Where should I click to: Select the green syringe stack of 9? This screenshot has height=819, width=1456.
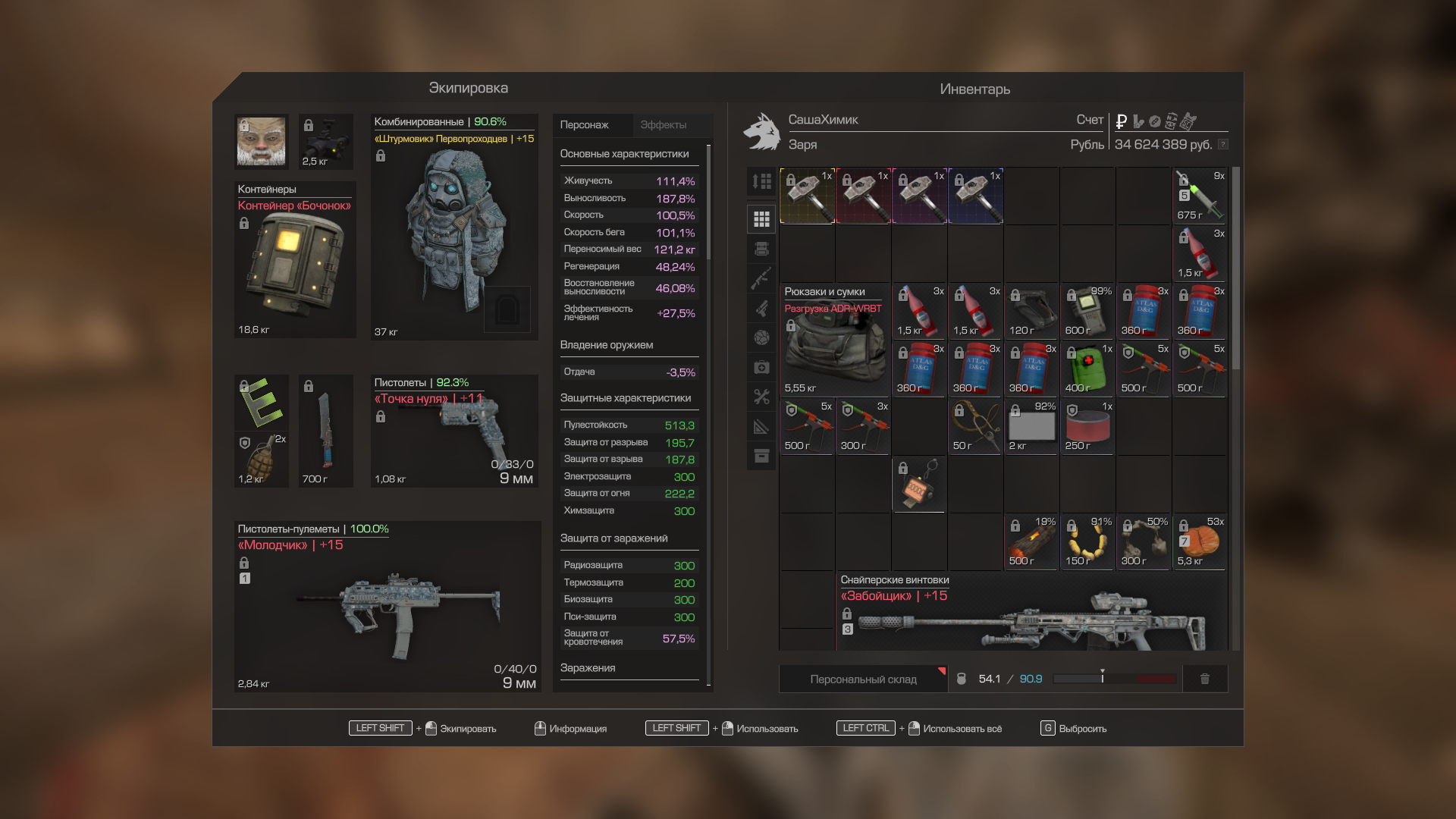pos(1200,196)
